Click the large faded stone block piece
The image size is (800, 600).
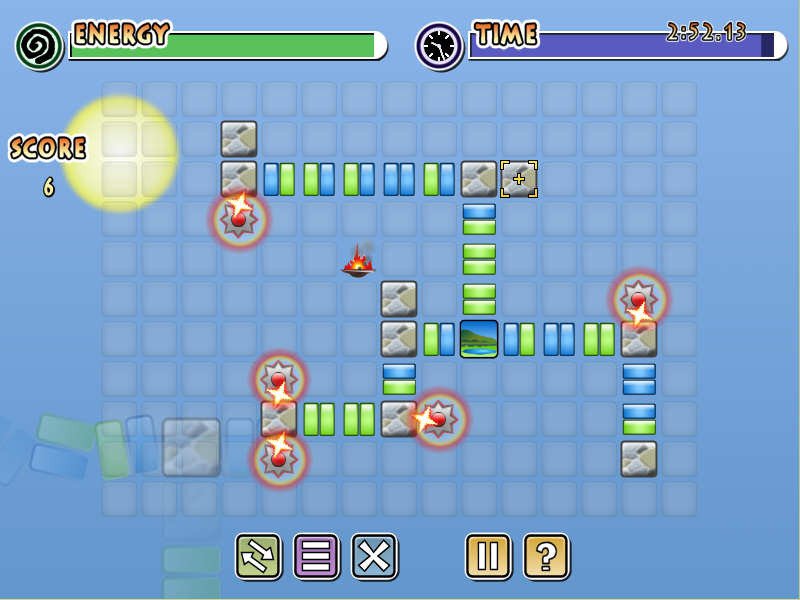191,447
